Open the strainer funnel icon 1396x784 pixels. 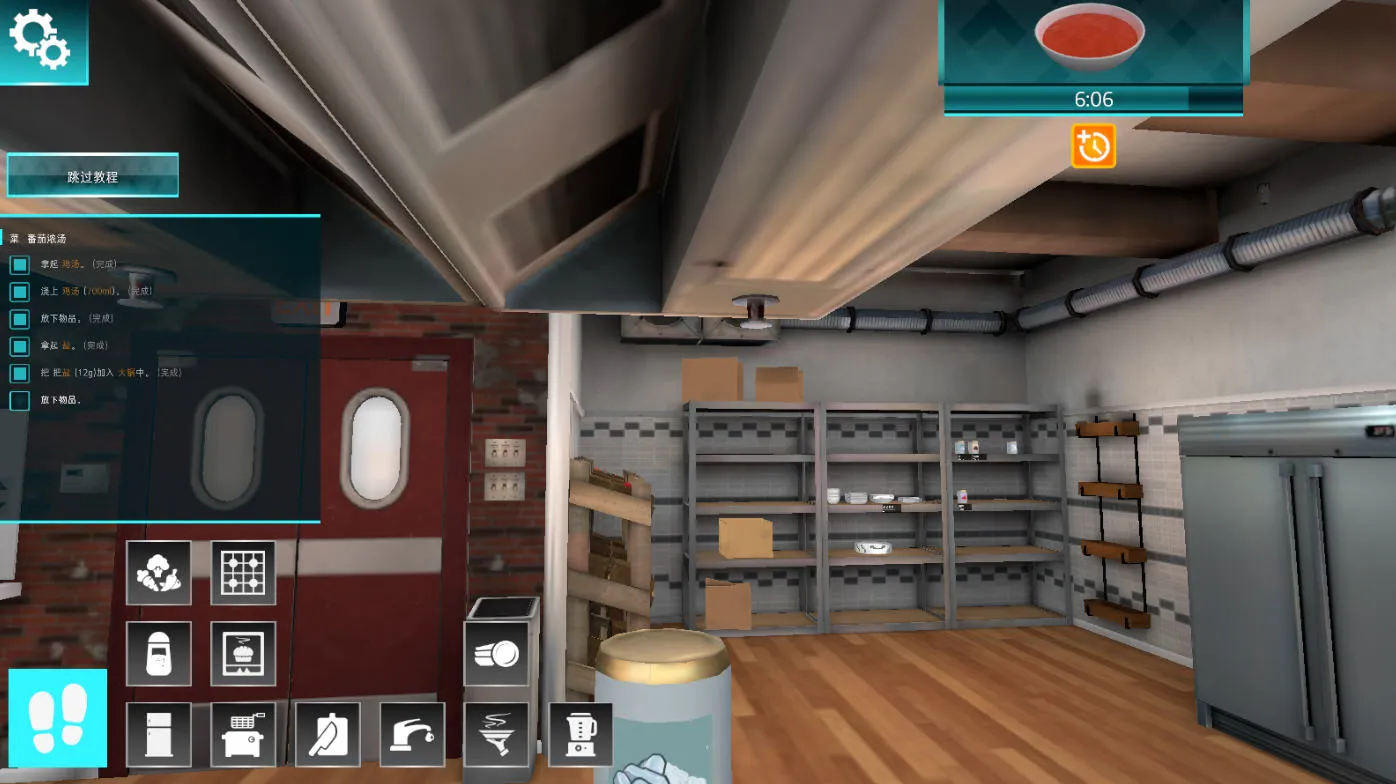coord(496,734)
